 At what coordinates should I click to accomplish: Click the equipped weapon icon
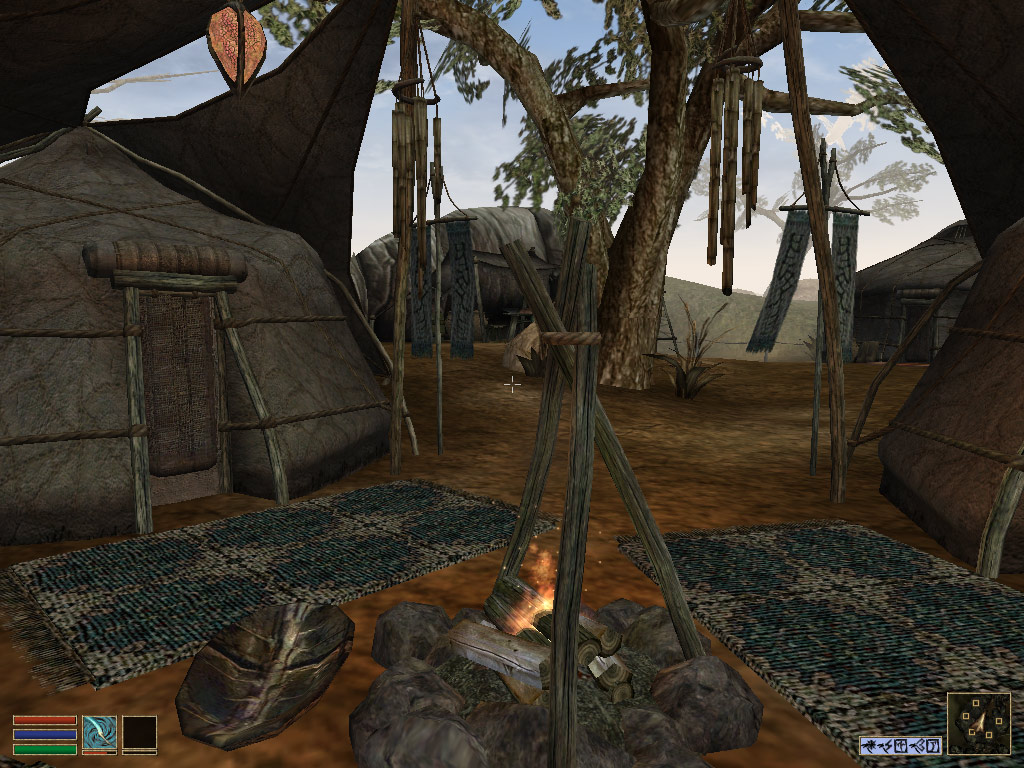tap(99, 733)
